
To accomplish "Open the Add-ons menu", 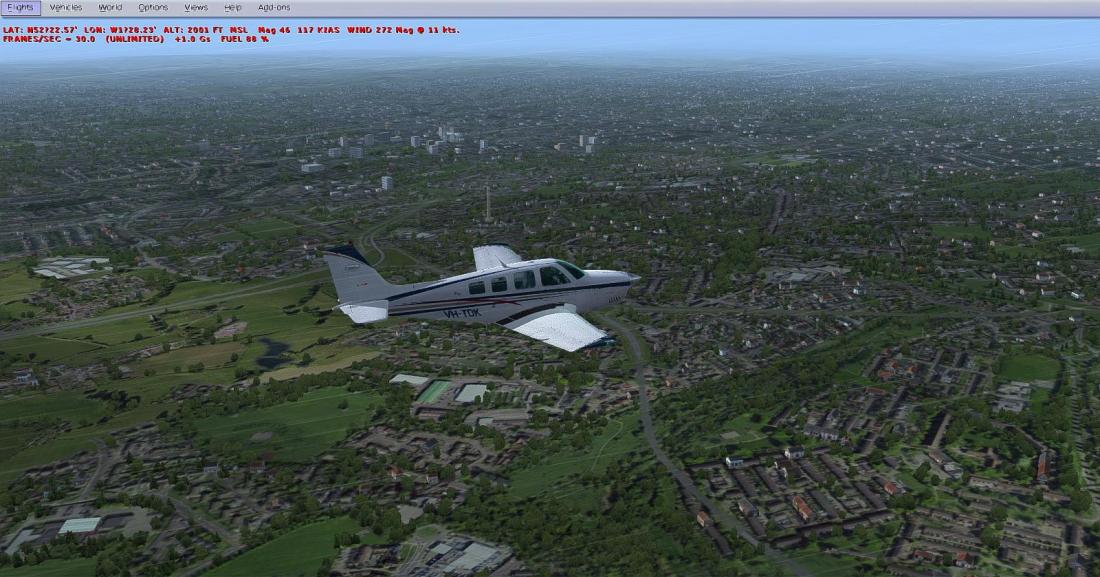I will [274, 7].
